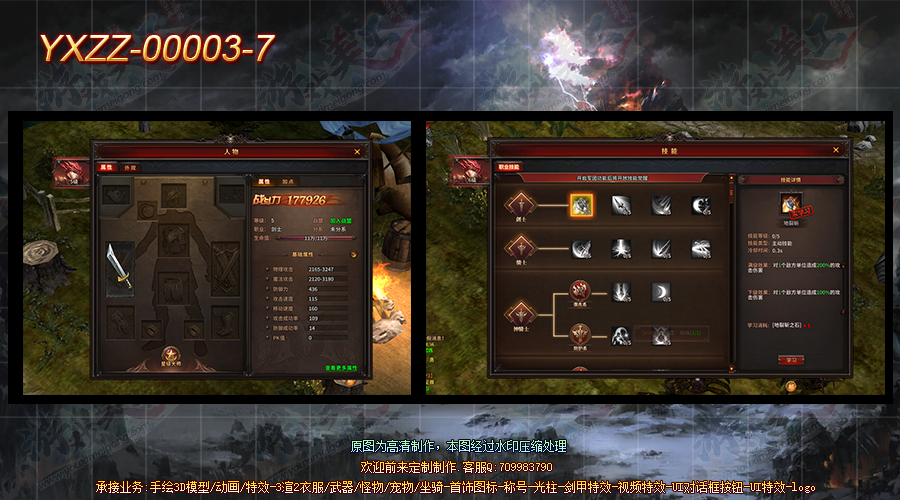900x500 pixels.
Task: Open the 加点 stat points tab
Action: [x=288, y=182]
